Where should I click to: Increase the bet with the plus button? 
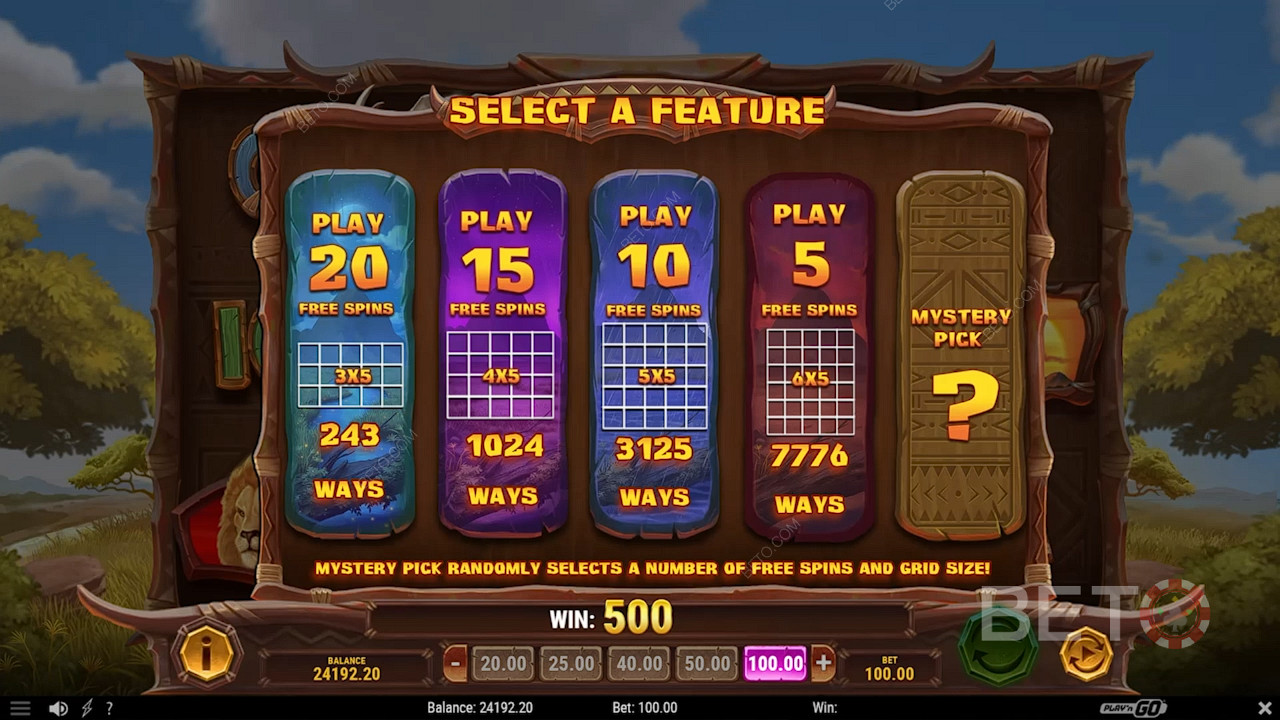(x=823, y=662)
